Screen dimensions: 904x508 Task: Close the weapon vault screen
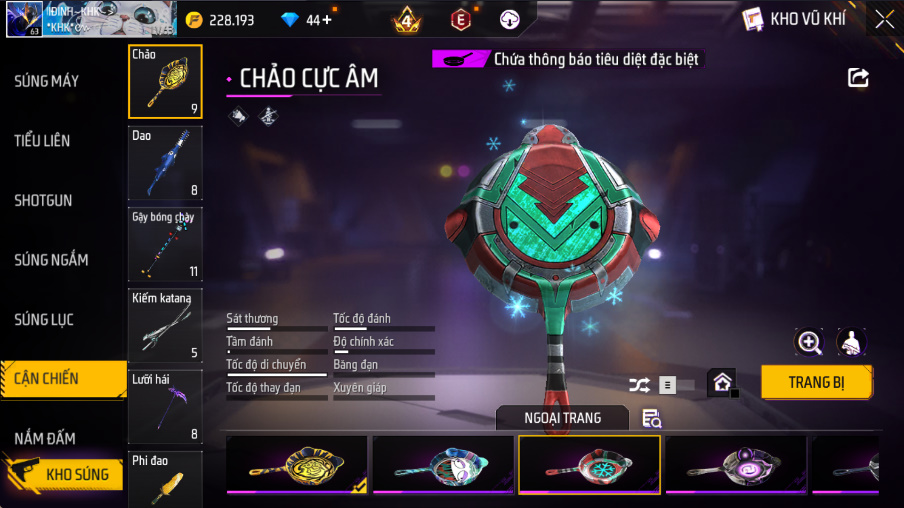(x=884, y=19)
